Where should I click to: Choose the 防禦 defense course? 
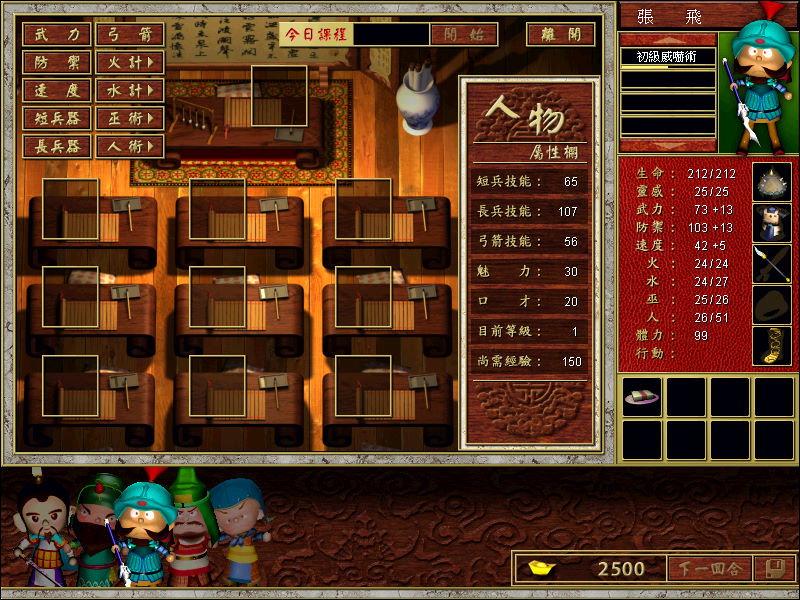click(x=57, y=62)
